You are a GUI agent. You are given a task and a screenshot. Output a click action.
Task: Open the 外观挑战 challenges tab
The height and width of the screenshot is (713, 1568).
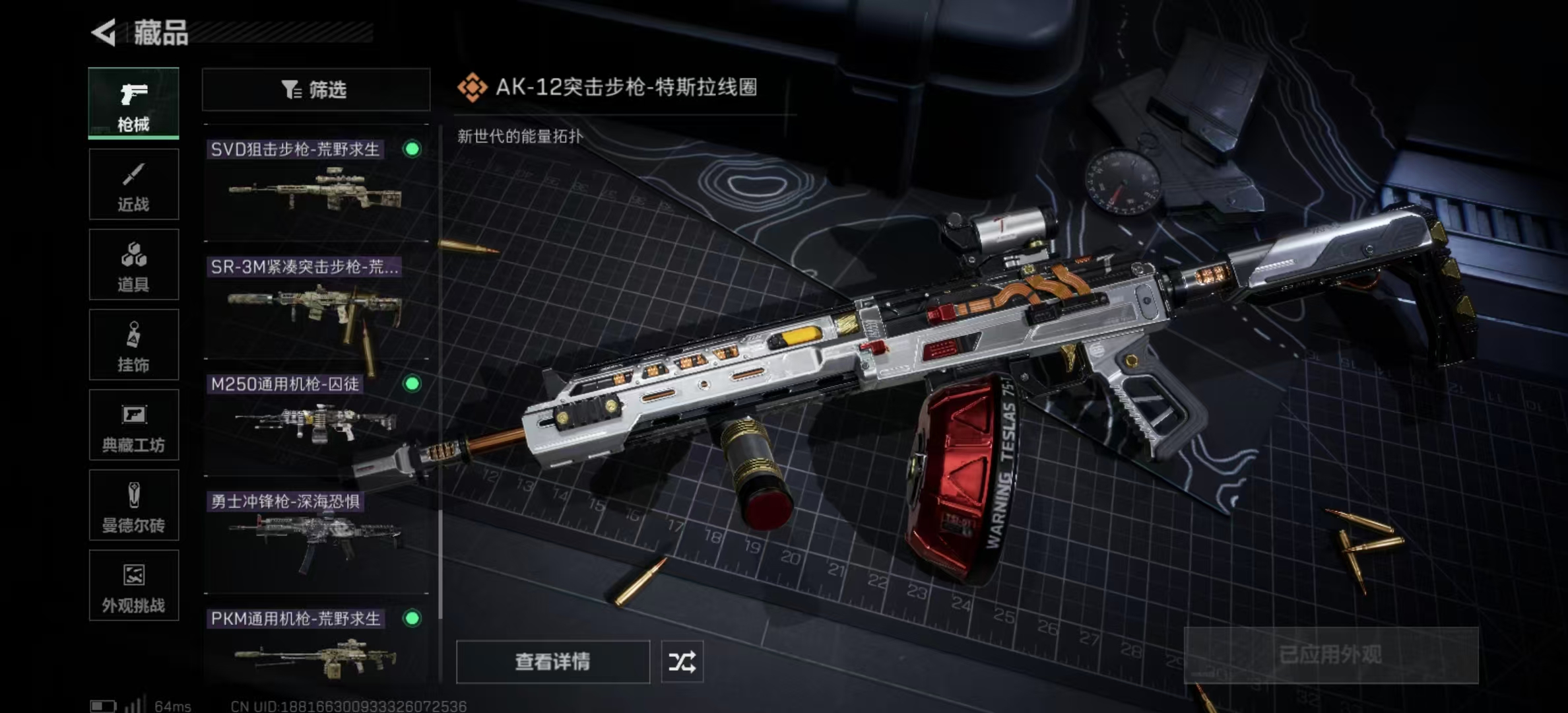pos(133,586)
